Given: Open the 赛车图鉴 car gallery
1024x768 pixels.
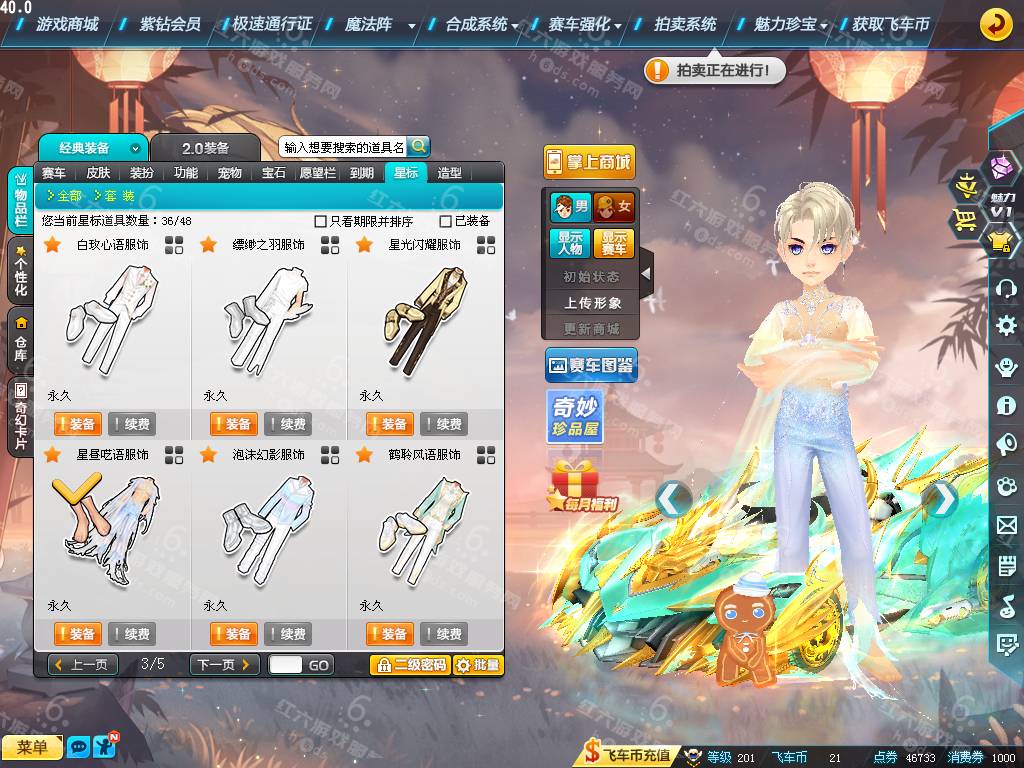Looking at the screenshot, I should click(591, 366).
